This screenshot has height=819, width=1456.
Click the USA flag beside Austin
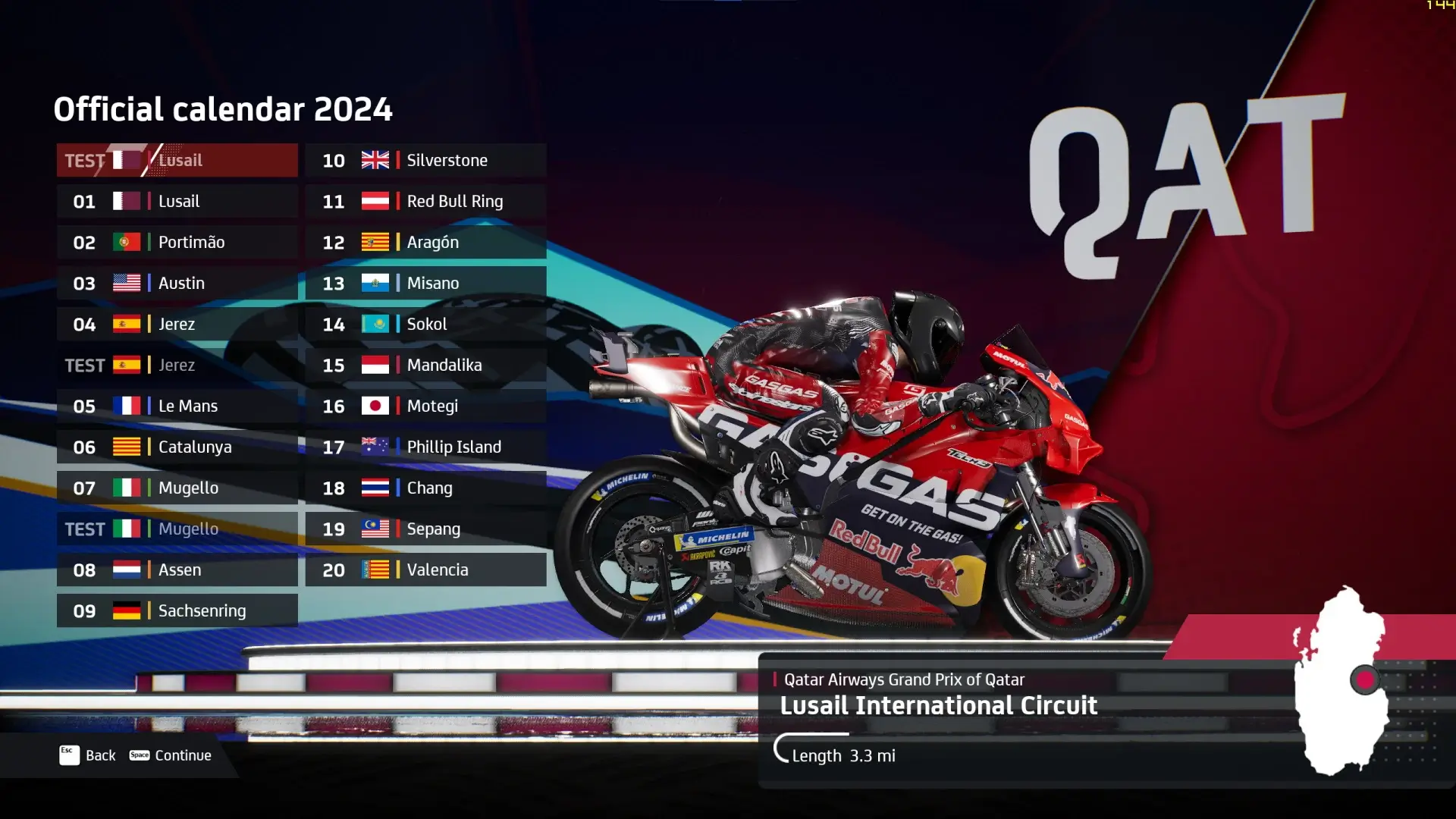pyautogui.click(x=126, y=283)
